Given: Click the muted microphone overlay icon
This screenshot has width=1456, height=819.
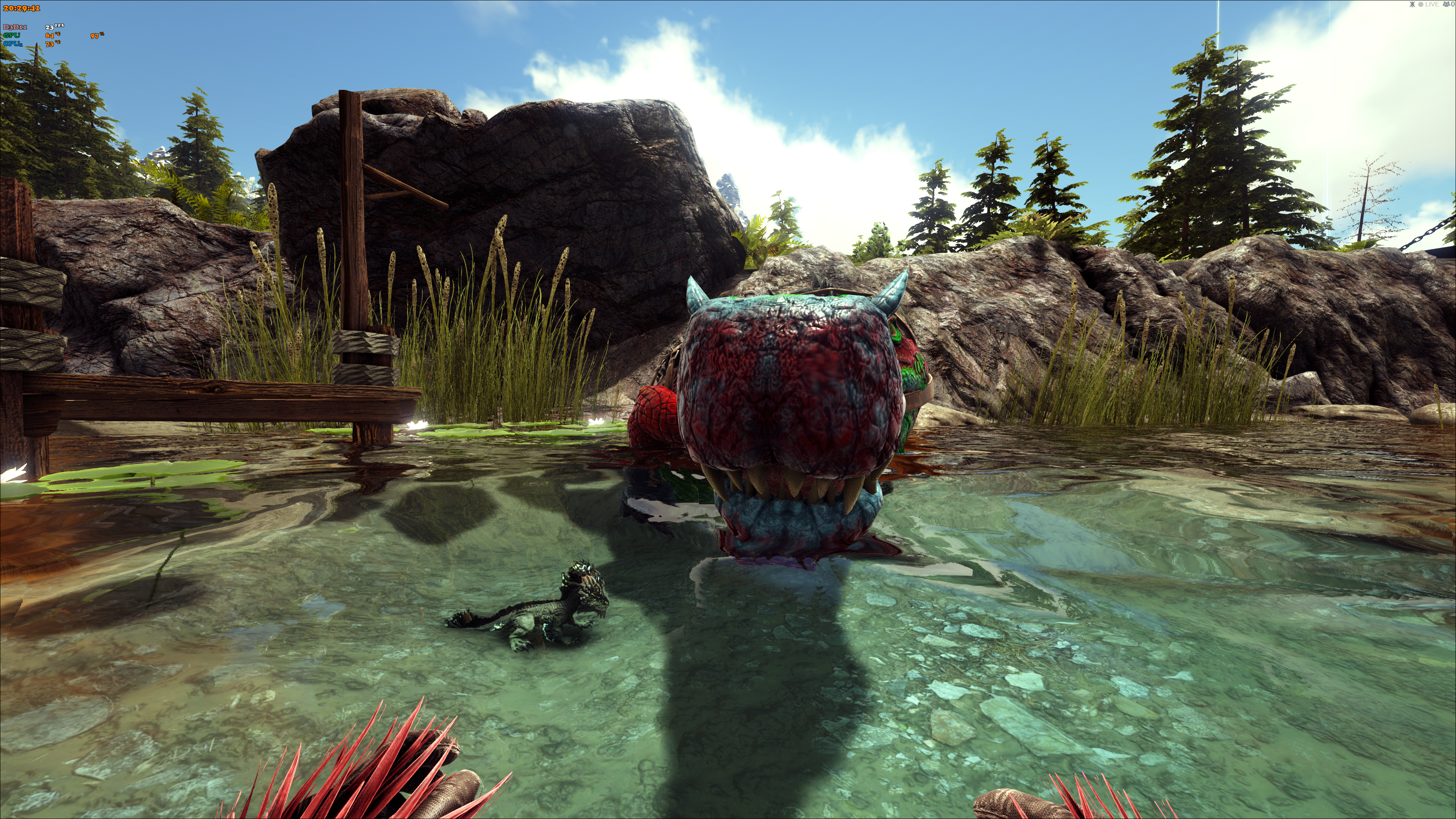Looking at the screenshot, I should (1412, 5).
